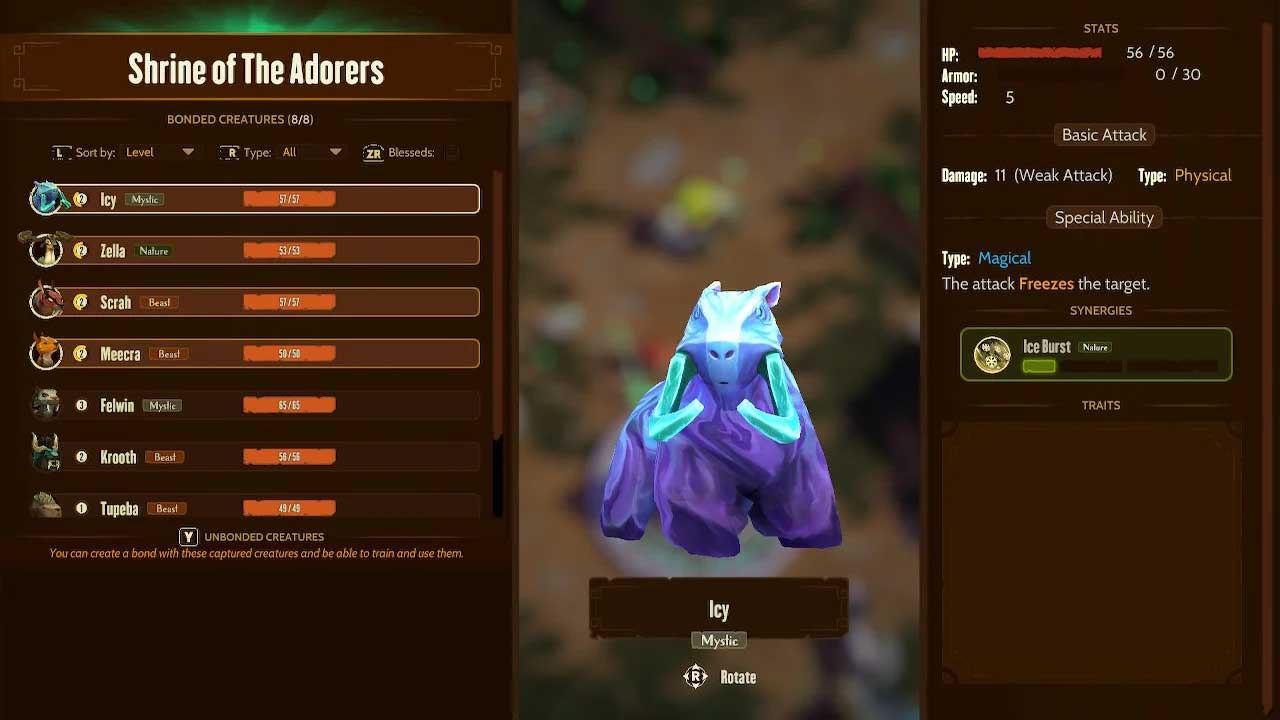
Task: Choose Krooth in the bonded list
Action: pos(255,457)
